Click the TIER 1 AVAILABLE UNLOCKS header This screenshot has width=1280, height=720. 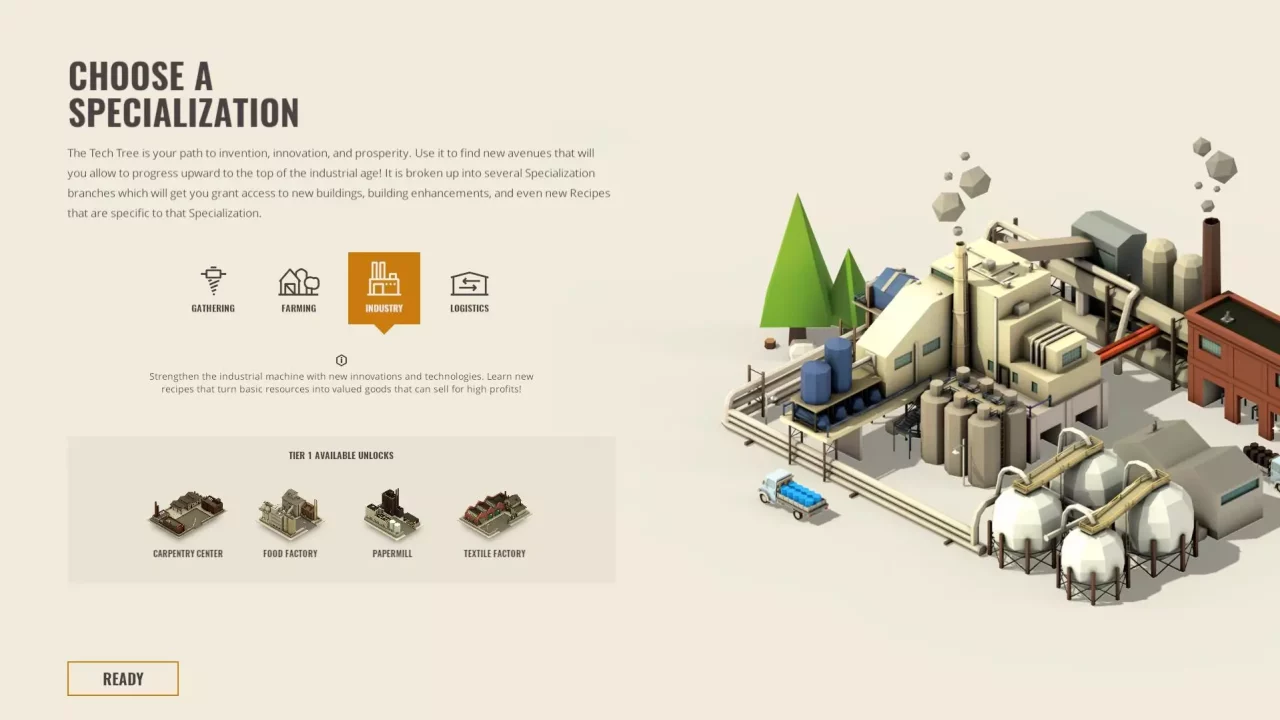341,455
